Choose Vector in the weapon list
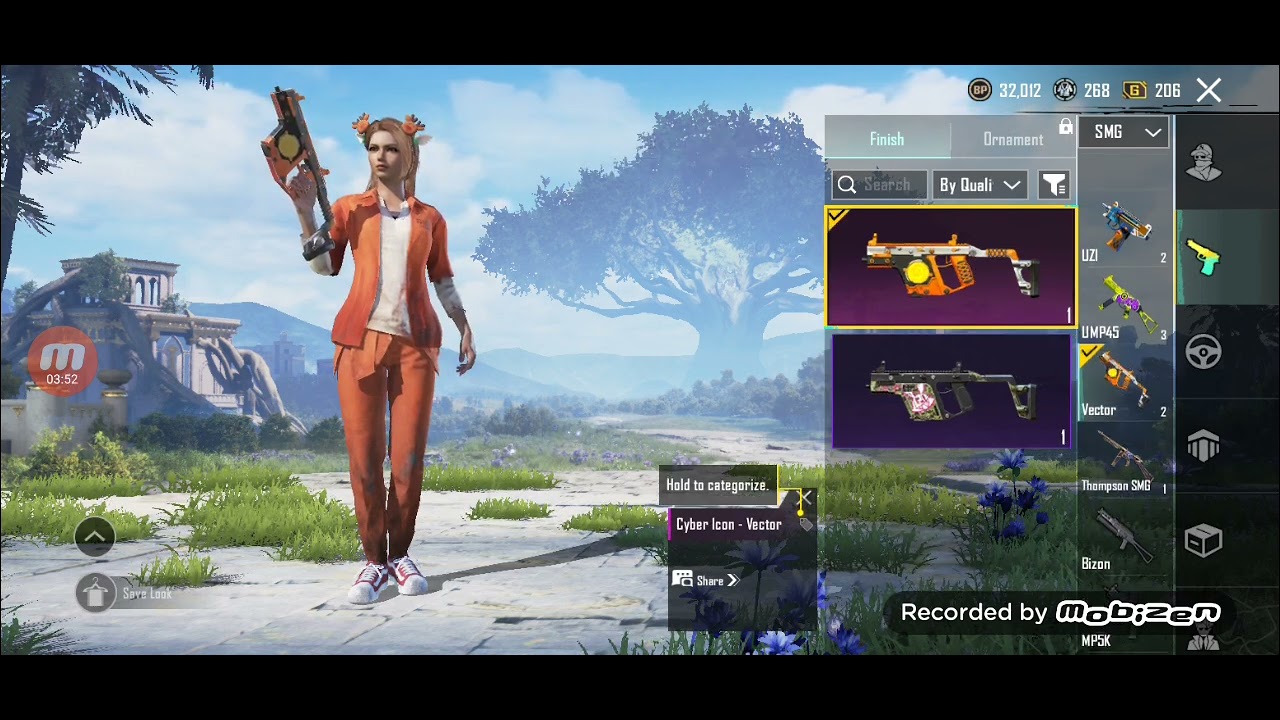This screenshot has height=720, width=1280. 1124,385
